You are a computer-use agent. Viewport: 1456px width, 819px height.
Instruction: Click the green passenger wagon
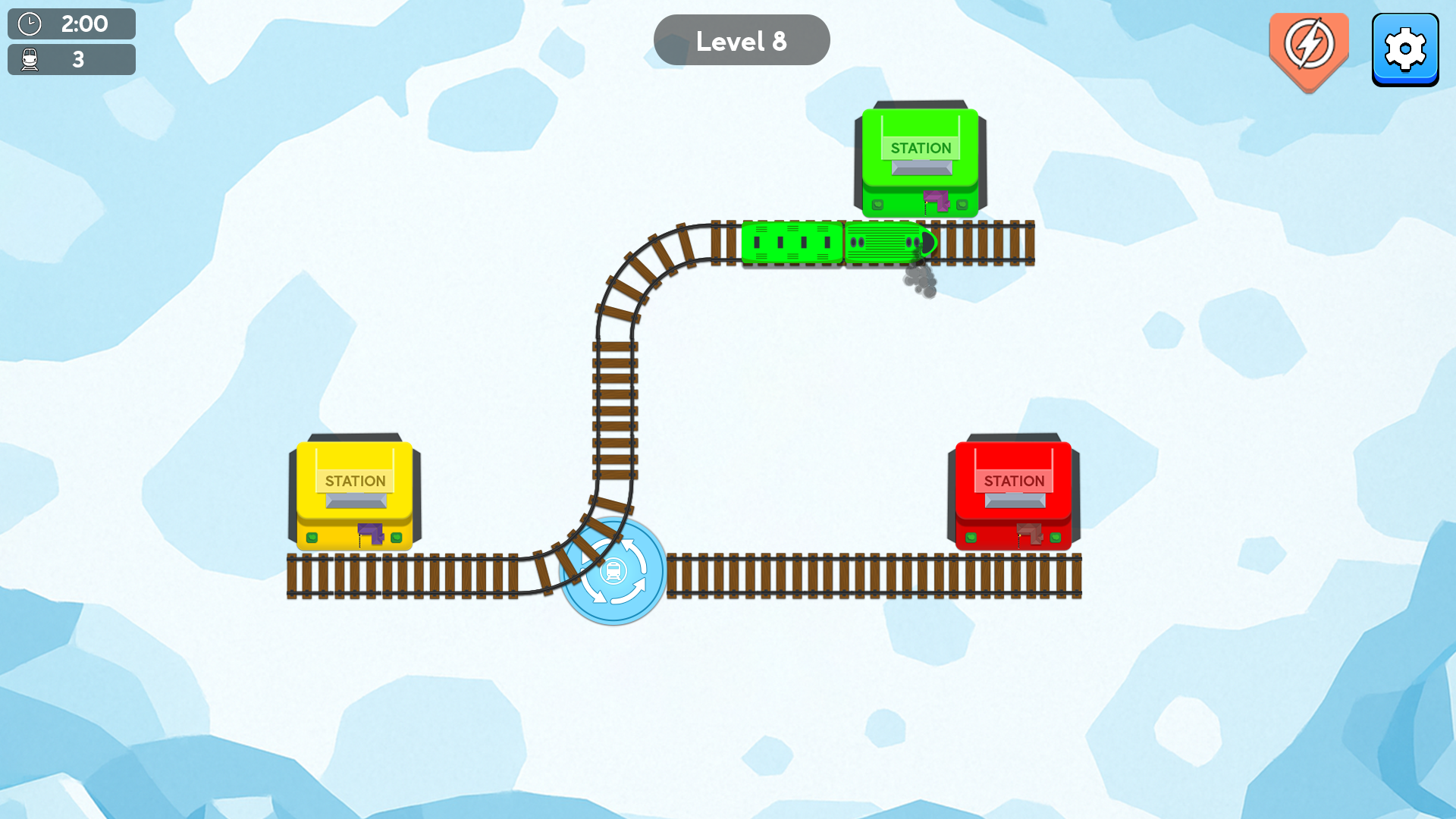pyautogui.click(x=791, y=243)
